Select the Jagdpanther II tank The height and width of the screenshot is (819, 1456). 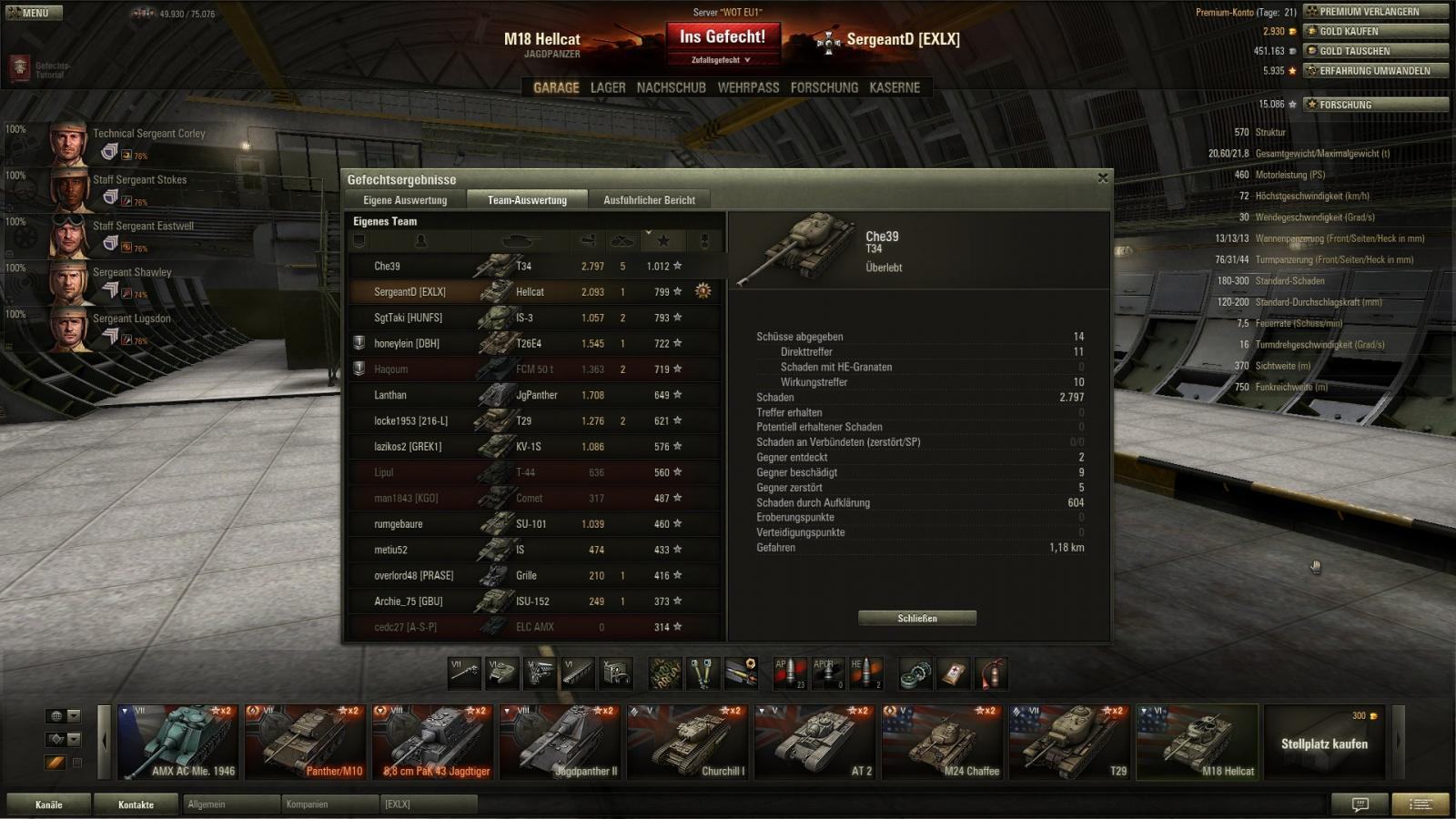click(x=560, y=743)
